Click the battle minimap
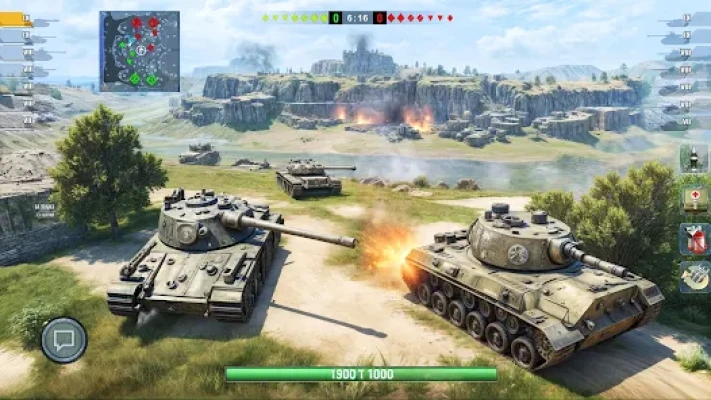Image resolution: width=711 pixels, height=400 pixels. pos(139,51)
